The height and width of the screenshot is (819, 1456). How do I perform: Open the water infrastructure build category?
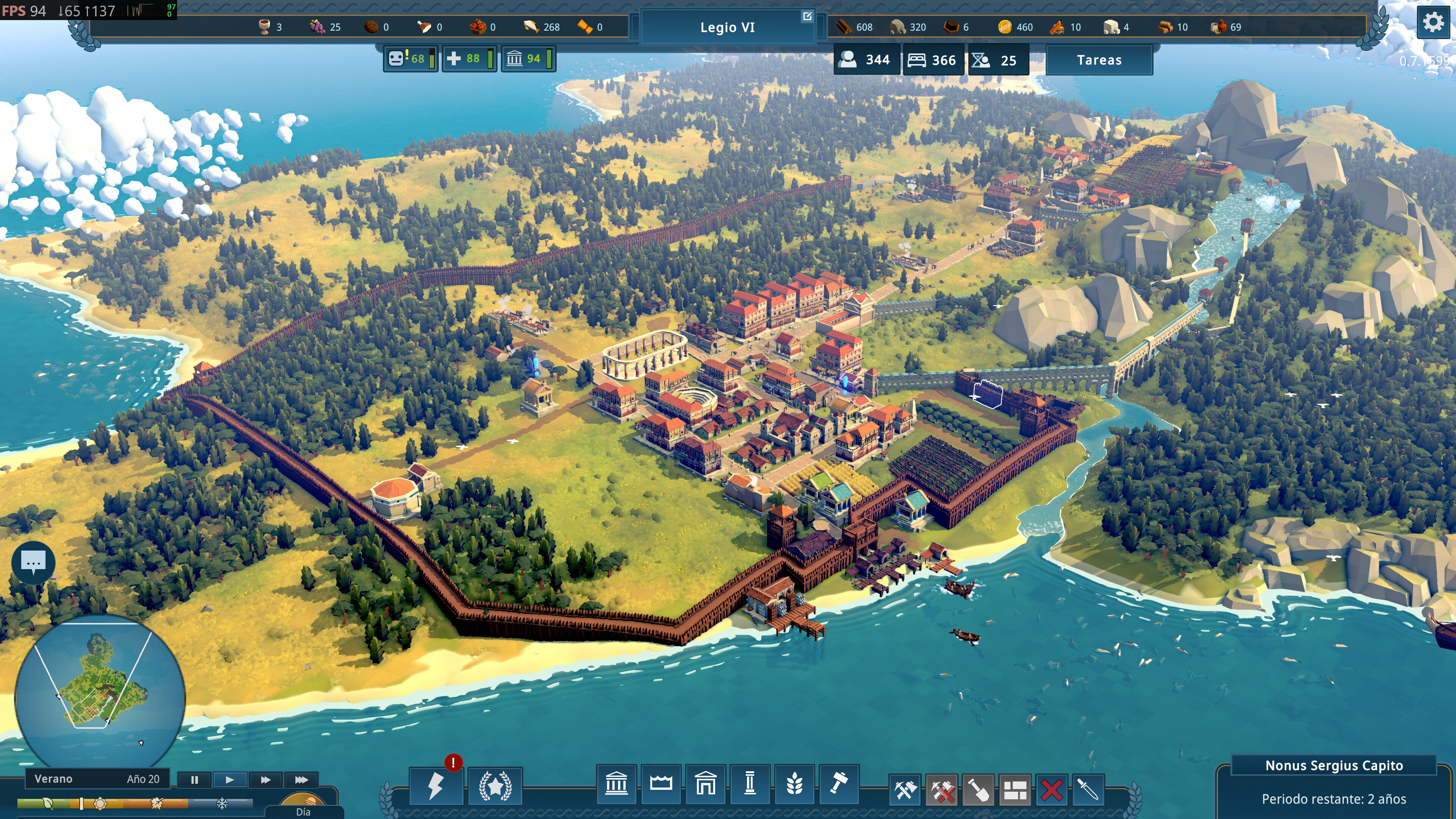pyautogui.click(x=661, y=784)
